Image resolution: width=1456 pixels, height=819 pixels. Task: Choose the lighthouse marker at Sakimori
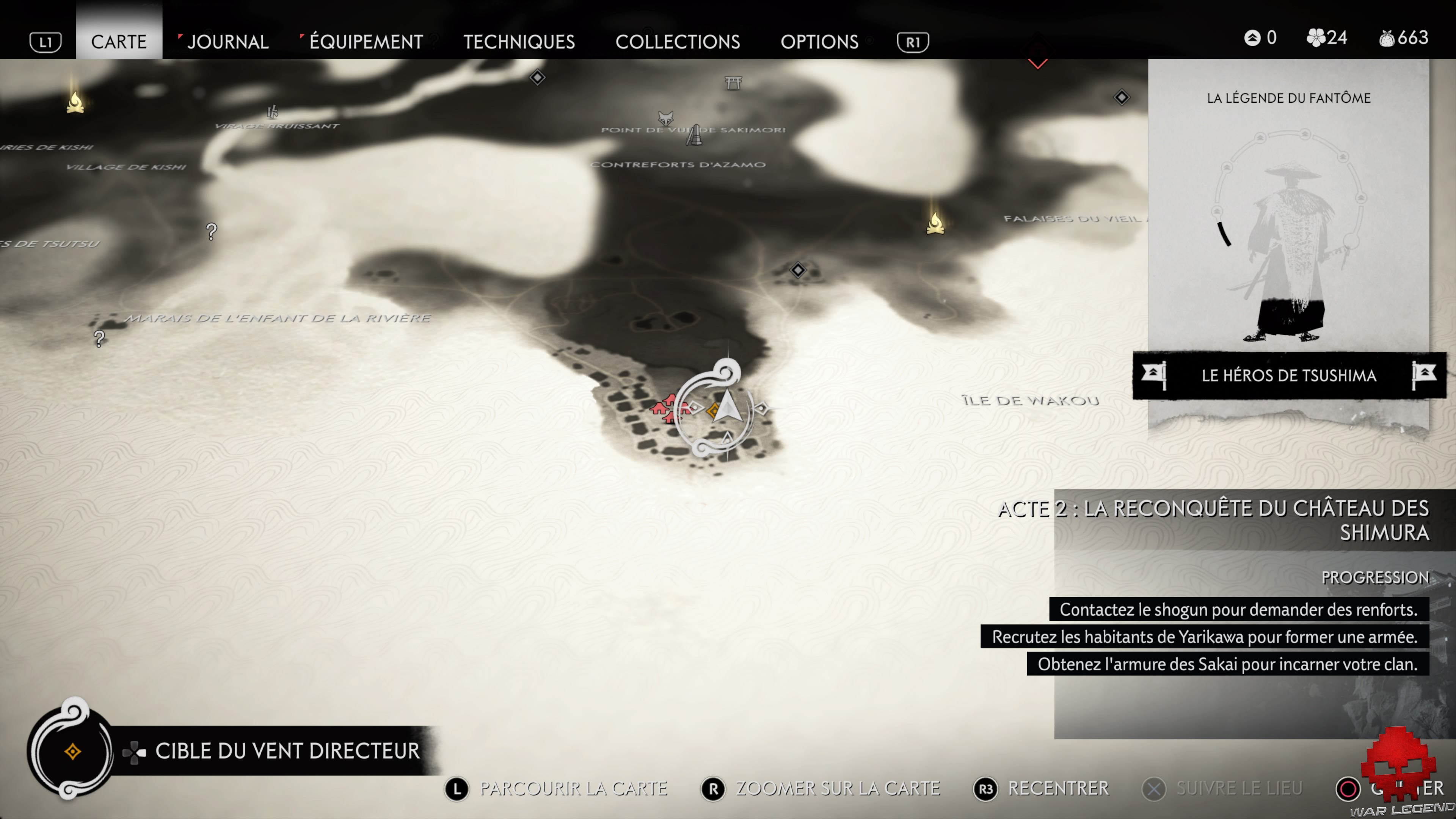point(695,136)
